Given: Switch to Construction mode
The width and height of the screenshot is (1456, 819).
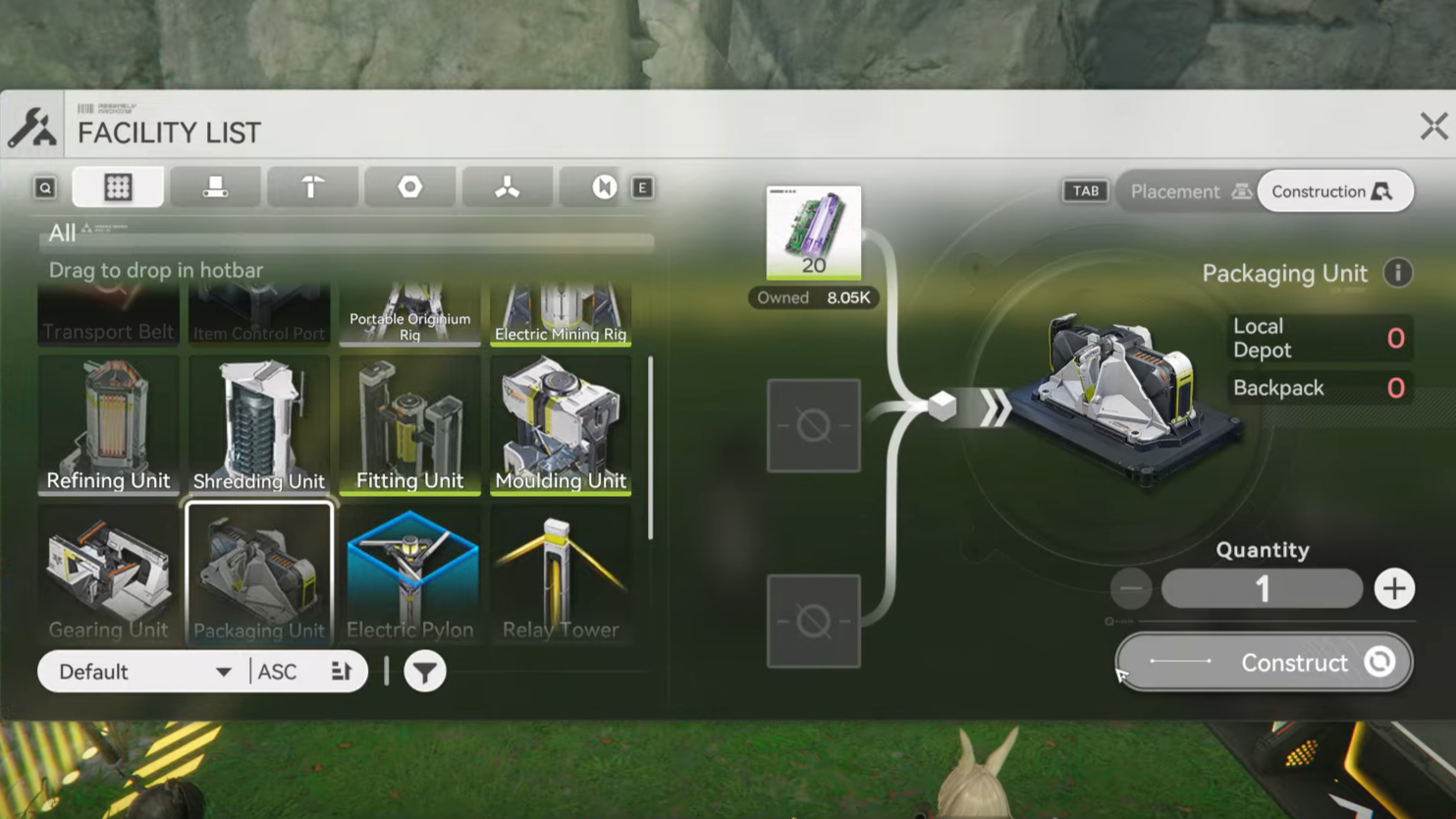Looking at the screenshot, I should (x=1333, y=191).
